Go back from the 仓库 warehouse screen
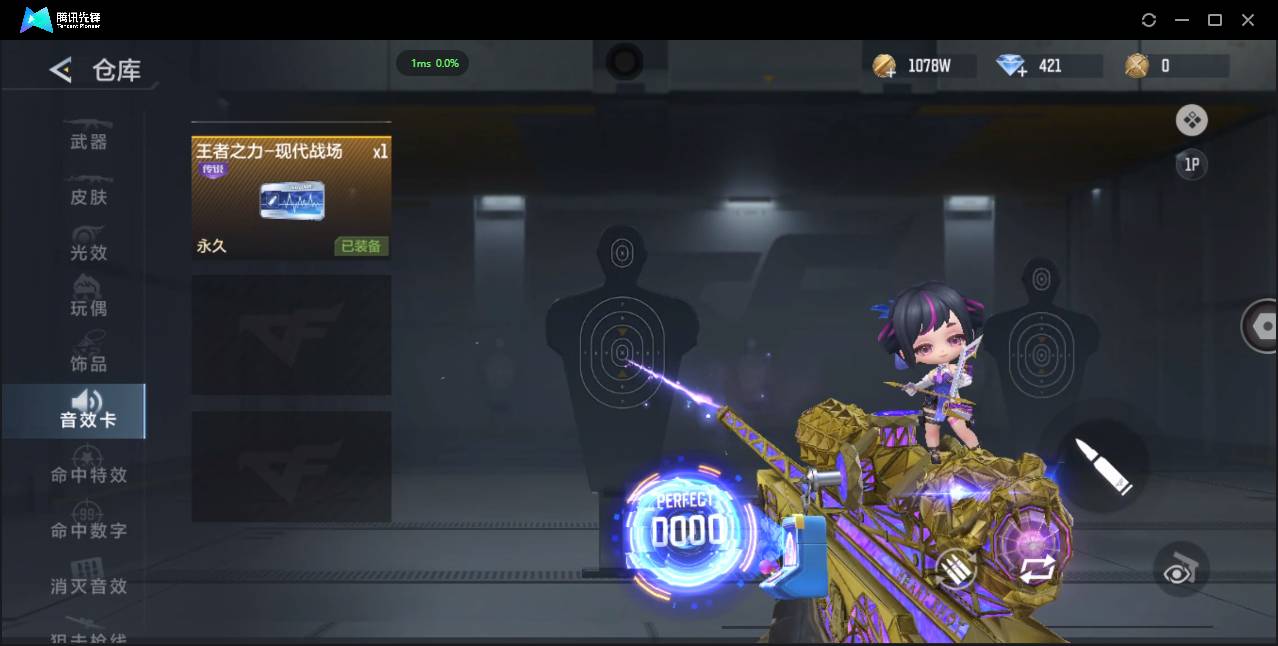The width and height of the screenshot is (1278, 646). point(61,70)
